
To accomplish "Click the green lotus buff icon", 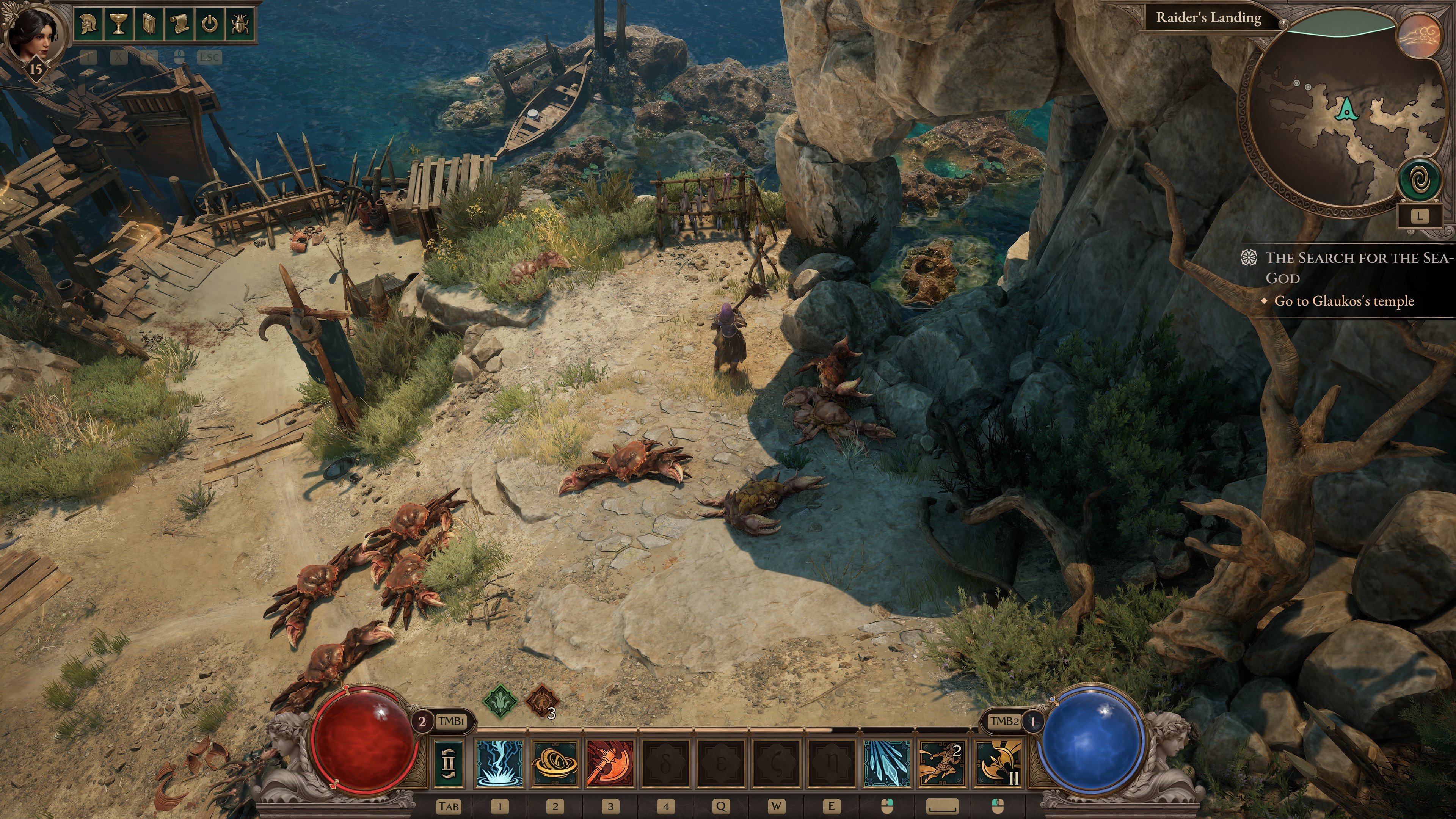I will (500, 701).
